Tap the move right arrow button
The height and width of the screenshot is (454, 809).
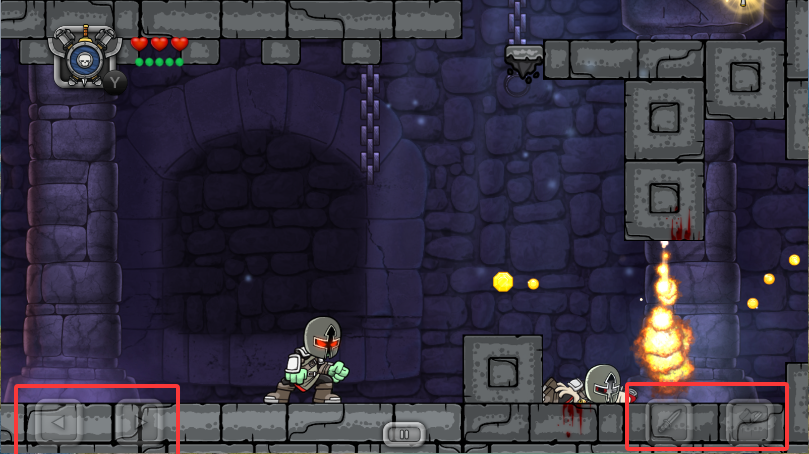[x=138, y=422]
